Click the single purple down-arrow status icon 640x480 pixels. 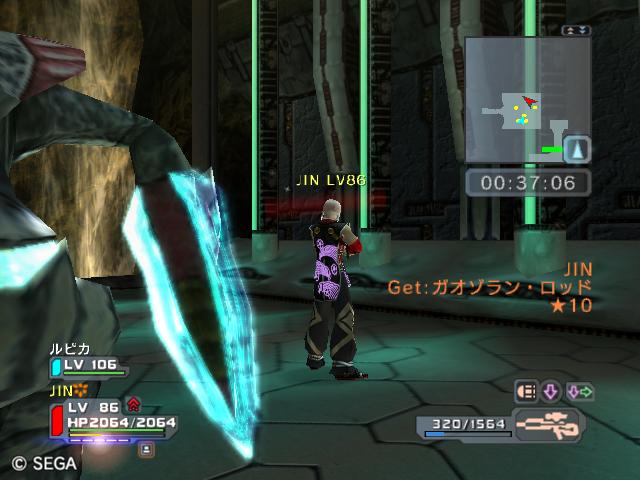click(551, 391)
